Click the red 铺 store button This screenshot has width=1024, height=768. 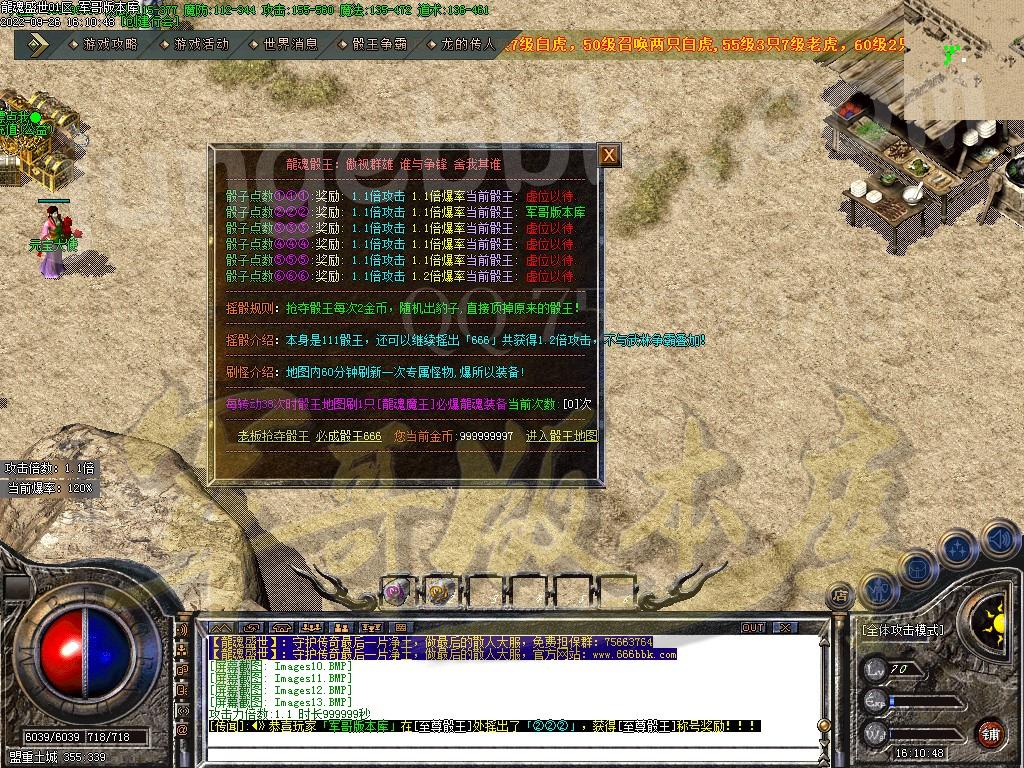(x=989, y=733)
